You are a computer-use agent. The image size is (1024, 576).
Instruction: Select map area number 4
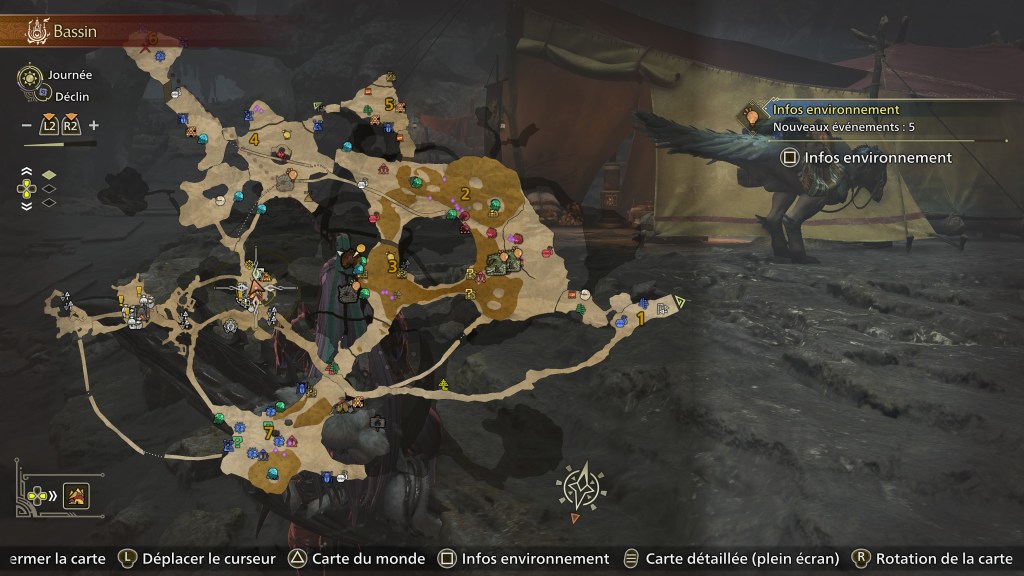tap(255, 140)
